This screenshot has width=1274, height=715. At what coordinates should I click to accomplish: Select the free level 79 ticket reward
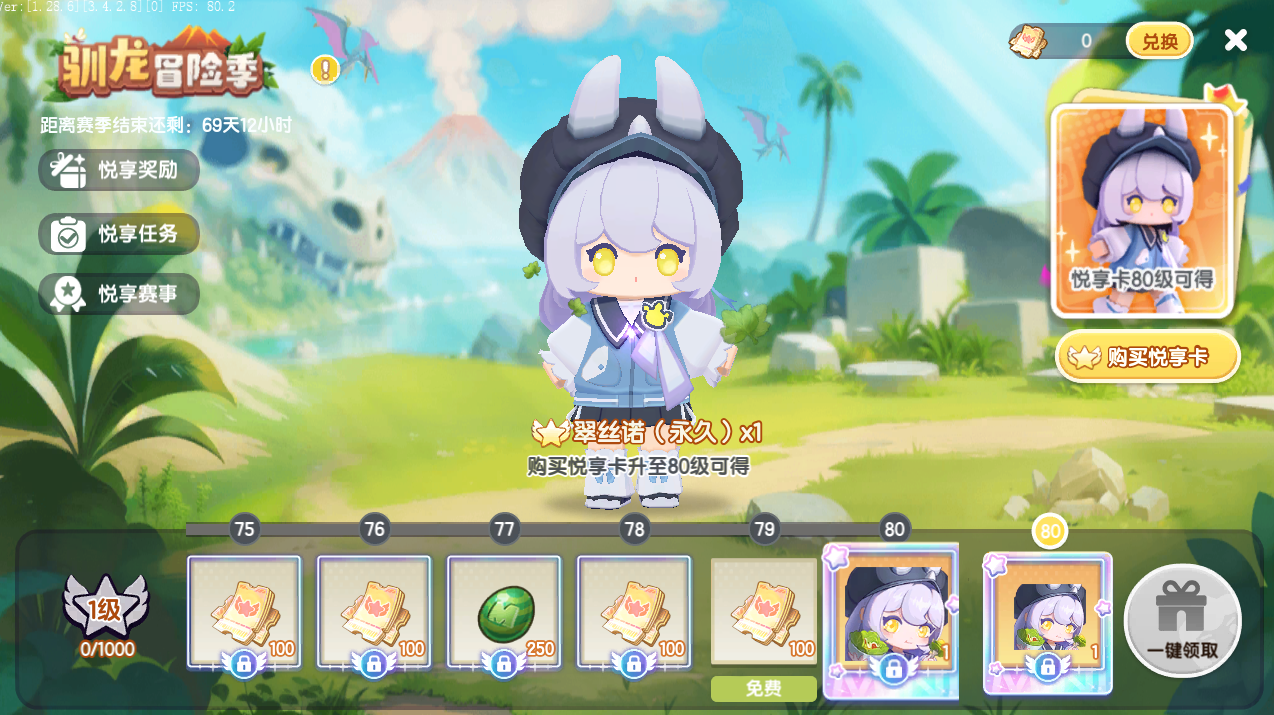764,611
